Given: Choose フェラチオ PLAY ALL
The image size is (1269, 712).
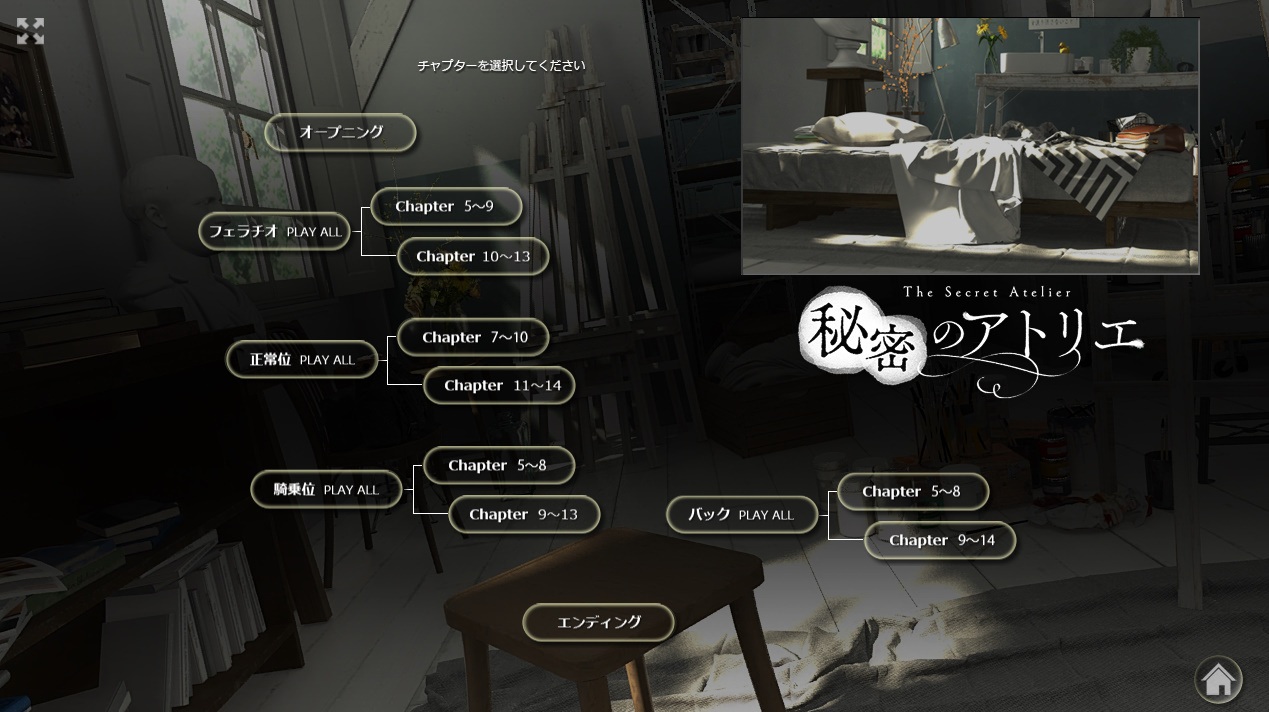Looking at the screenshot, I should (275, 231).
